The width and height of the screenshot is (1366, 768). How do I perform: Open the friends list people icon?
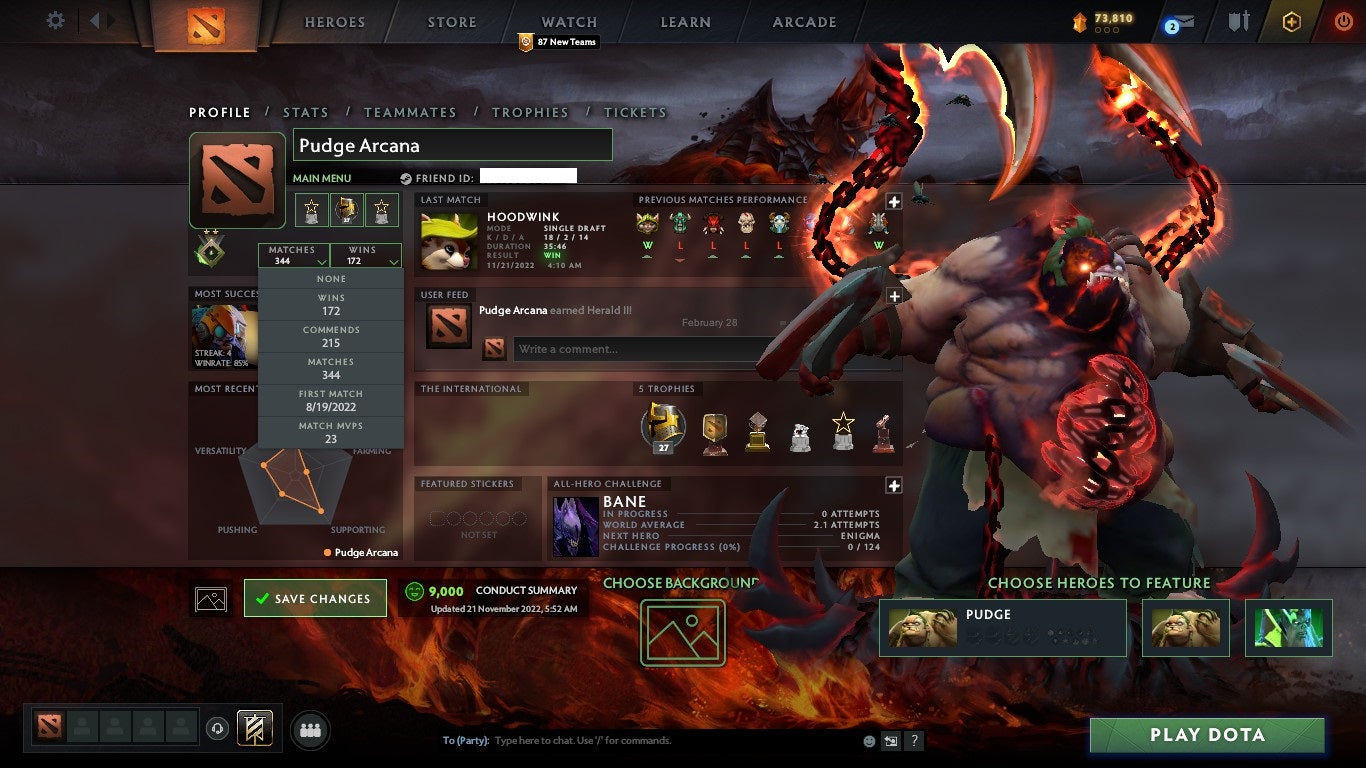click(x=310, y=729)
